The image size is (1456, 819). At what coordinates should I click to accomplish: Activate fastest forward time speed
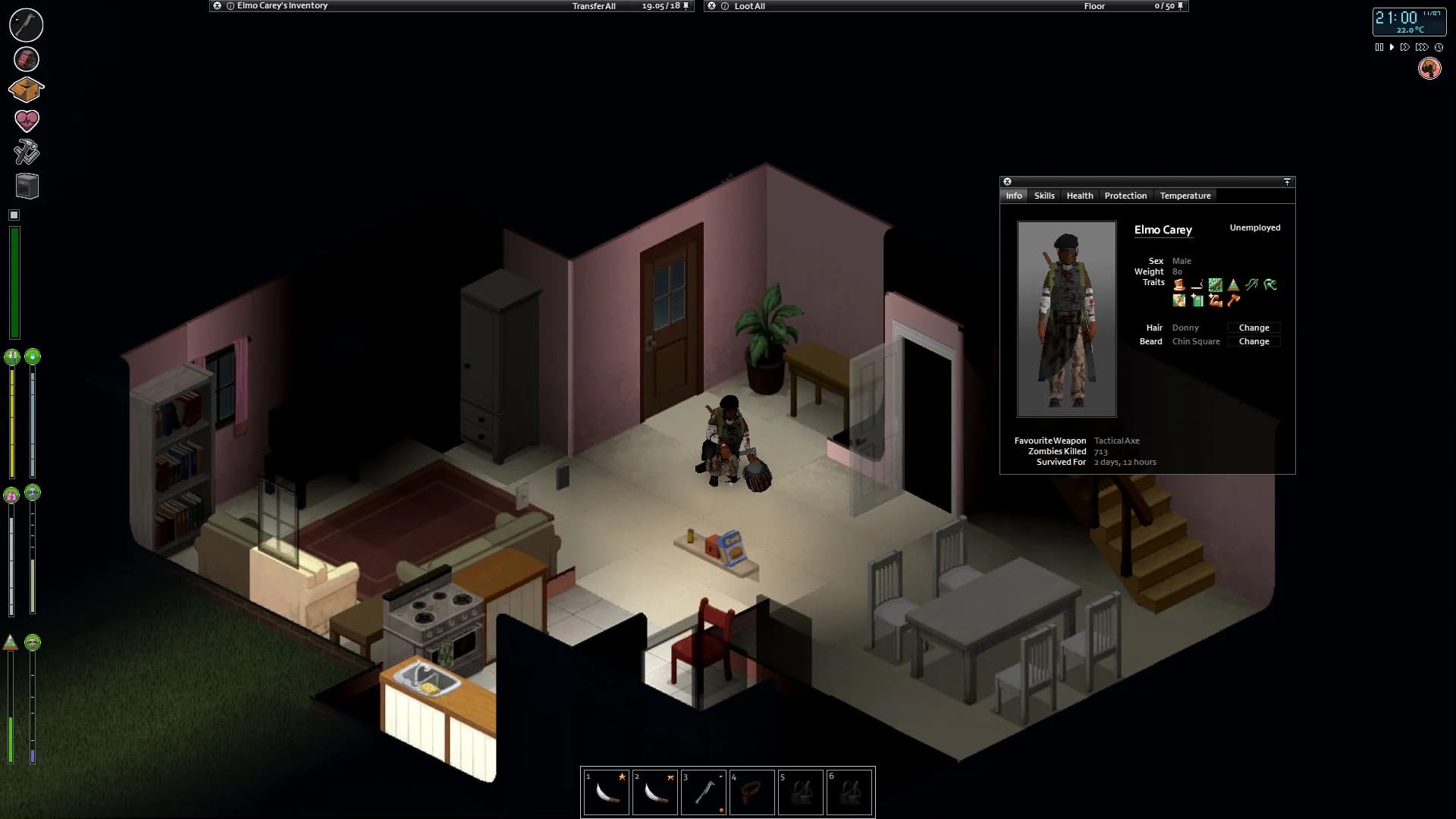pos(1421,46)
